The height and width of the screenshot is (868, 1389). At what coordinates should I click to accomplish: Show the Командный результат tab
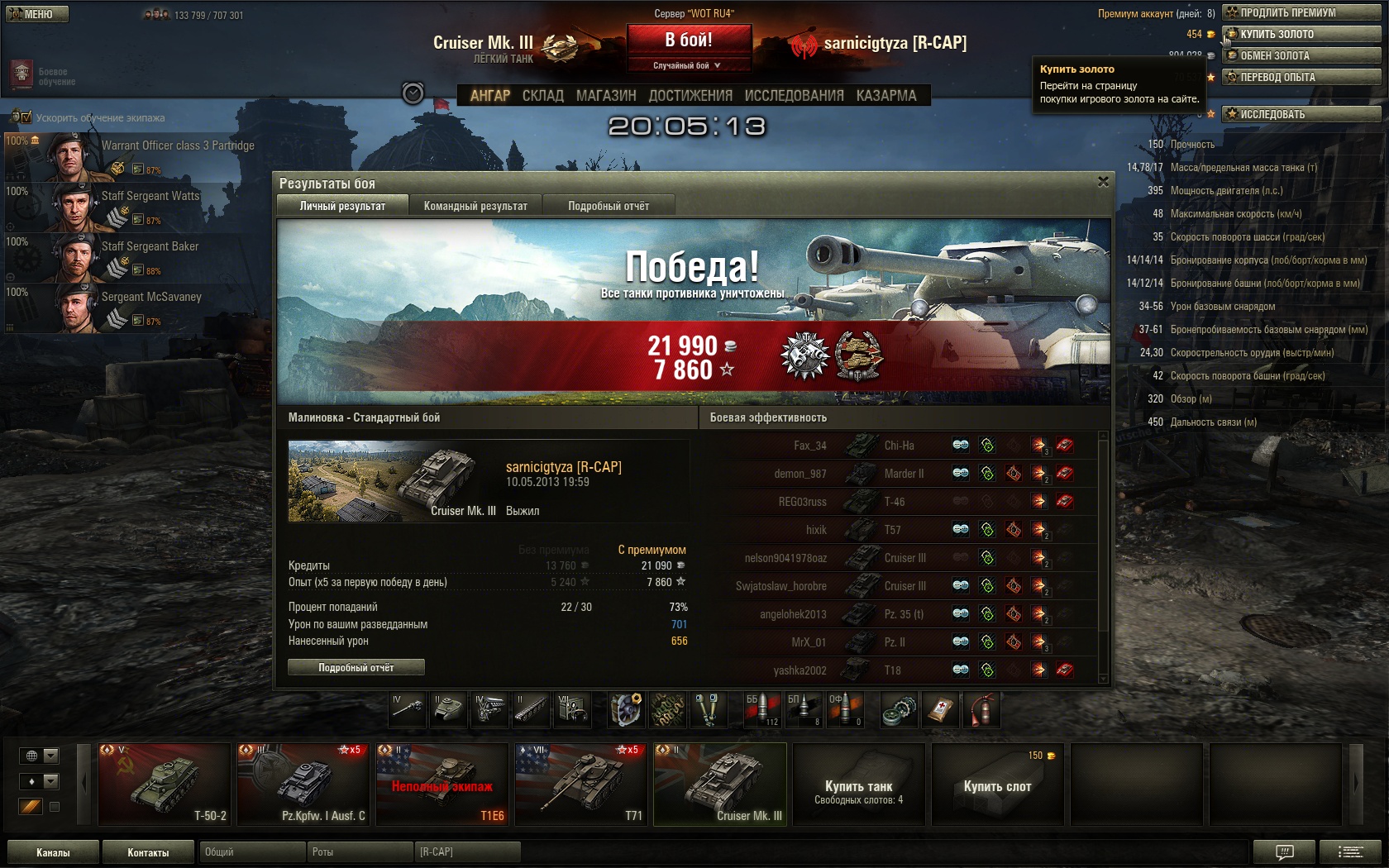point(475,206)
